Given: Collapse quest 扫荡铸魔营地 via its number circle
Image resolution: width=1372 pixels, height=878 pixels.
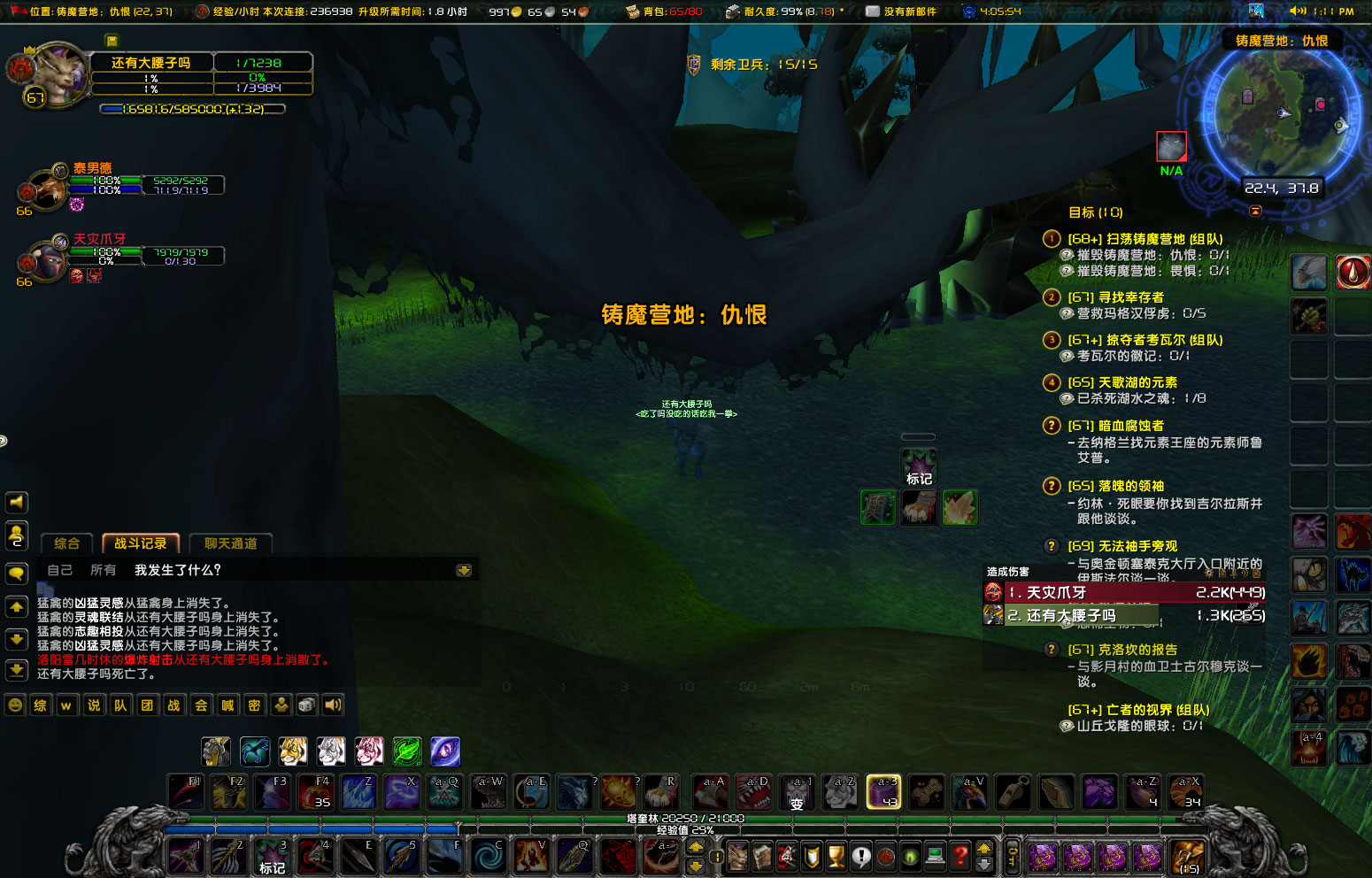Looking at the screenshot, I should (x=1051, y=238).
